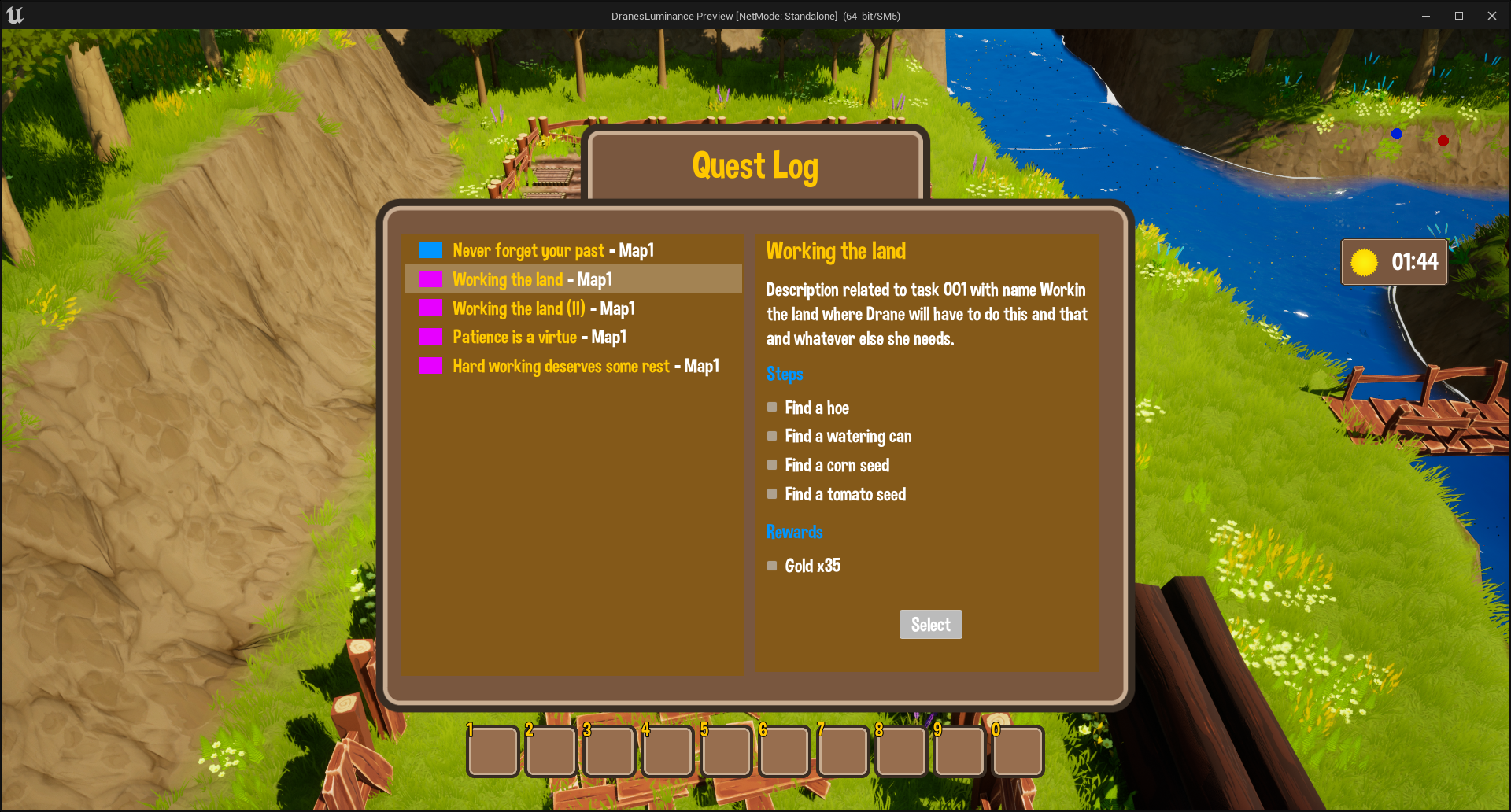
Task: Close the game window
Action: point(1491,16)
